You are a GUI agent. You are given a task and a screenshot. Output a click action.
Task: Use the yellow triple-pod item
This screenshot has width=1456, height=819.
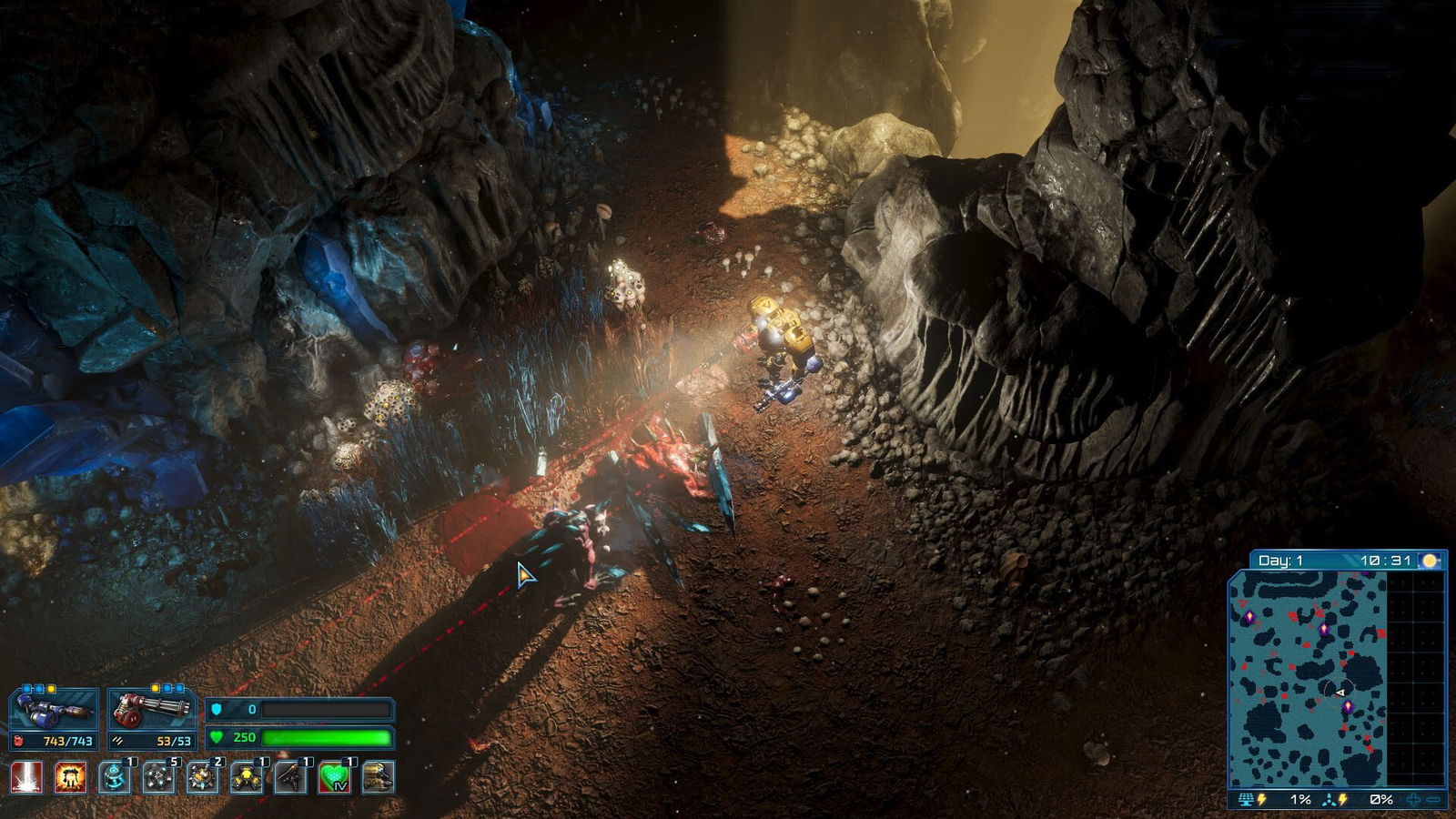[246, 778]
